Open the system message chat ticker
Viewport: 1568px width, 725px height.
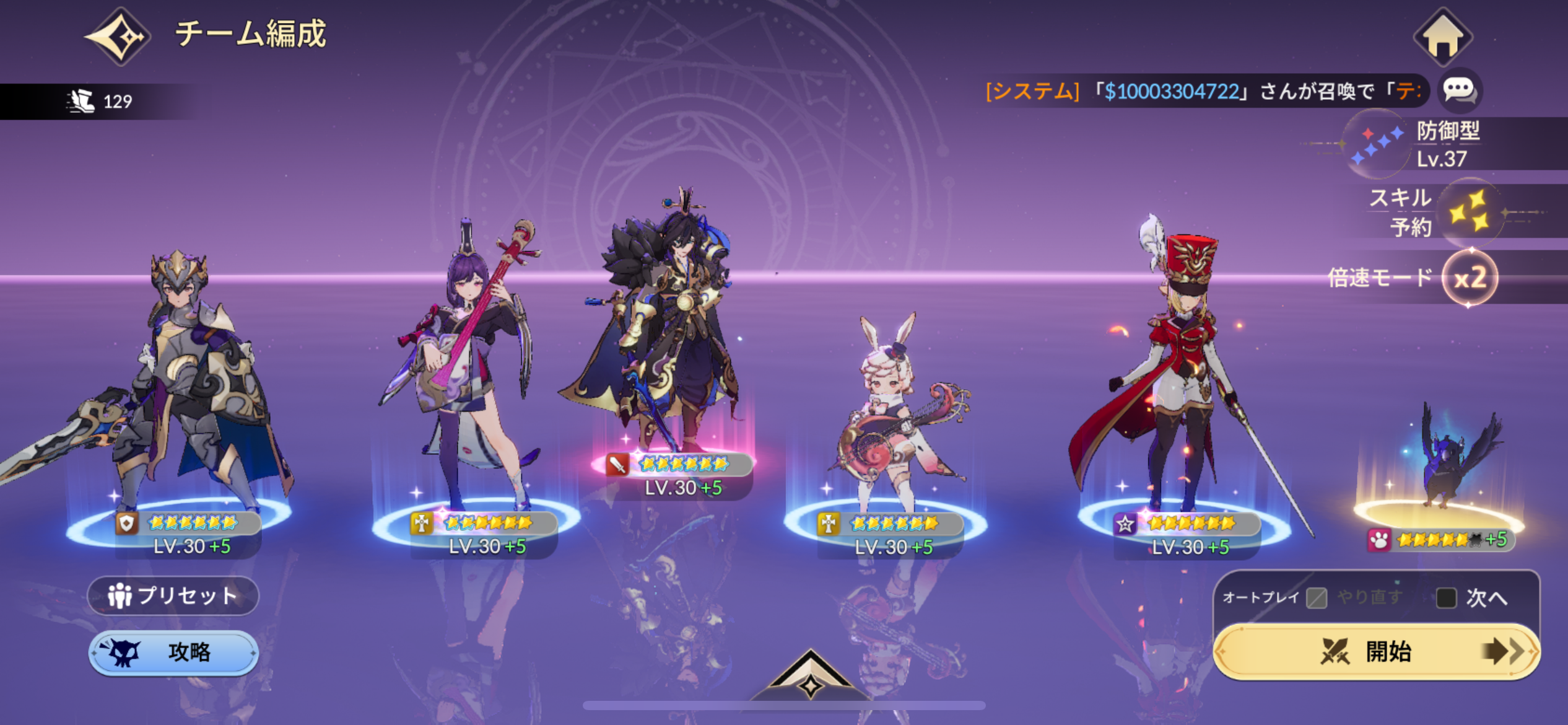1201,91
